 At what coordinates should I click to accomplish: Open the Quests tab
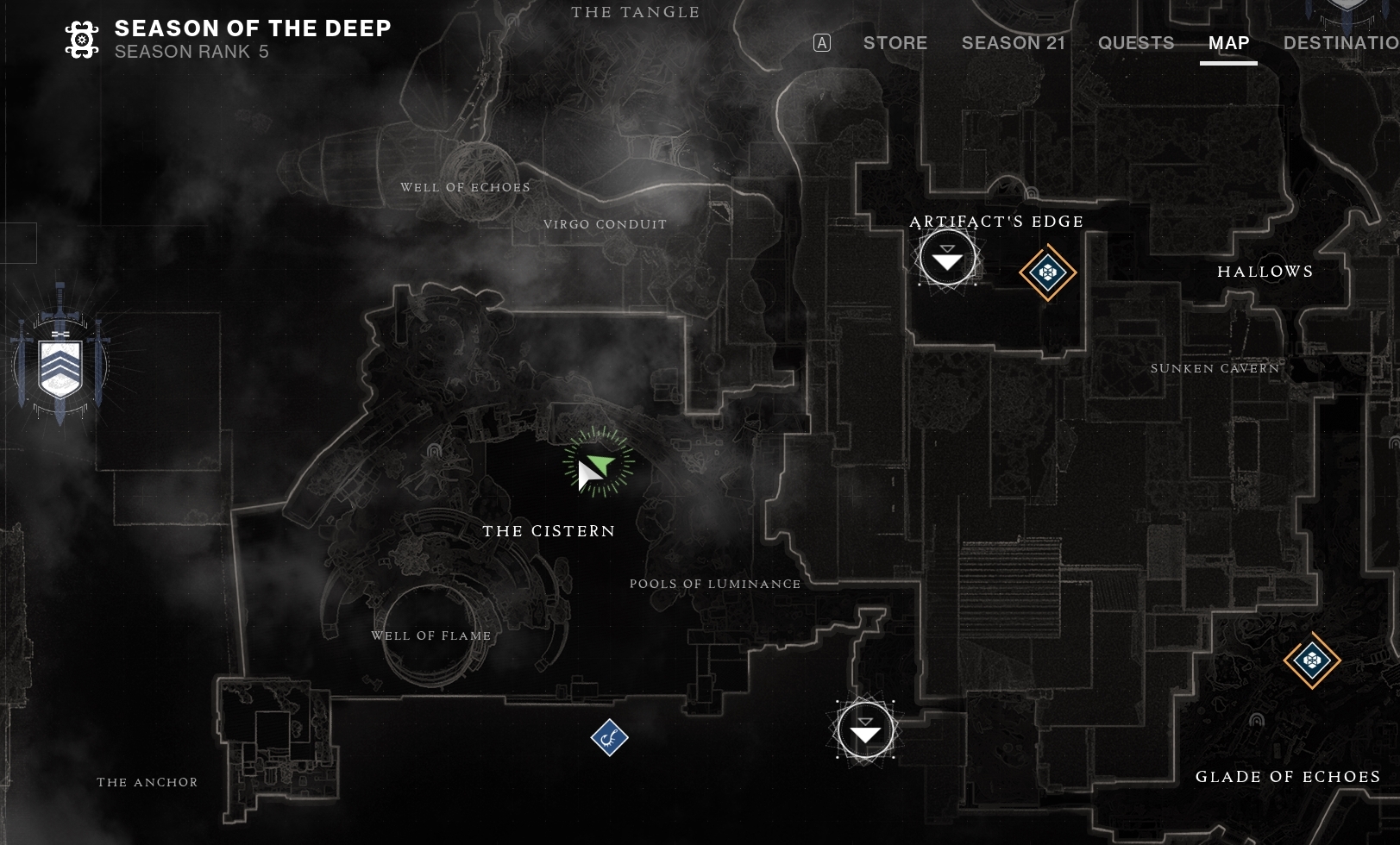[x=1135, y=43]
